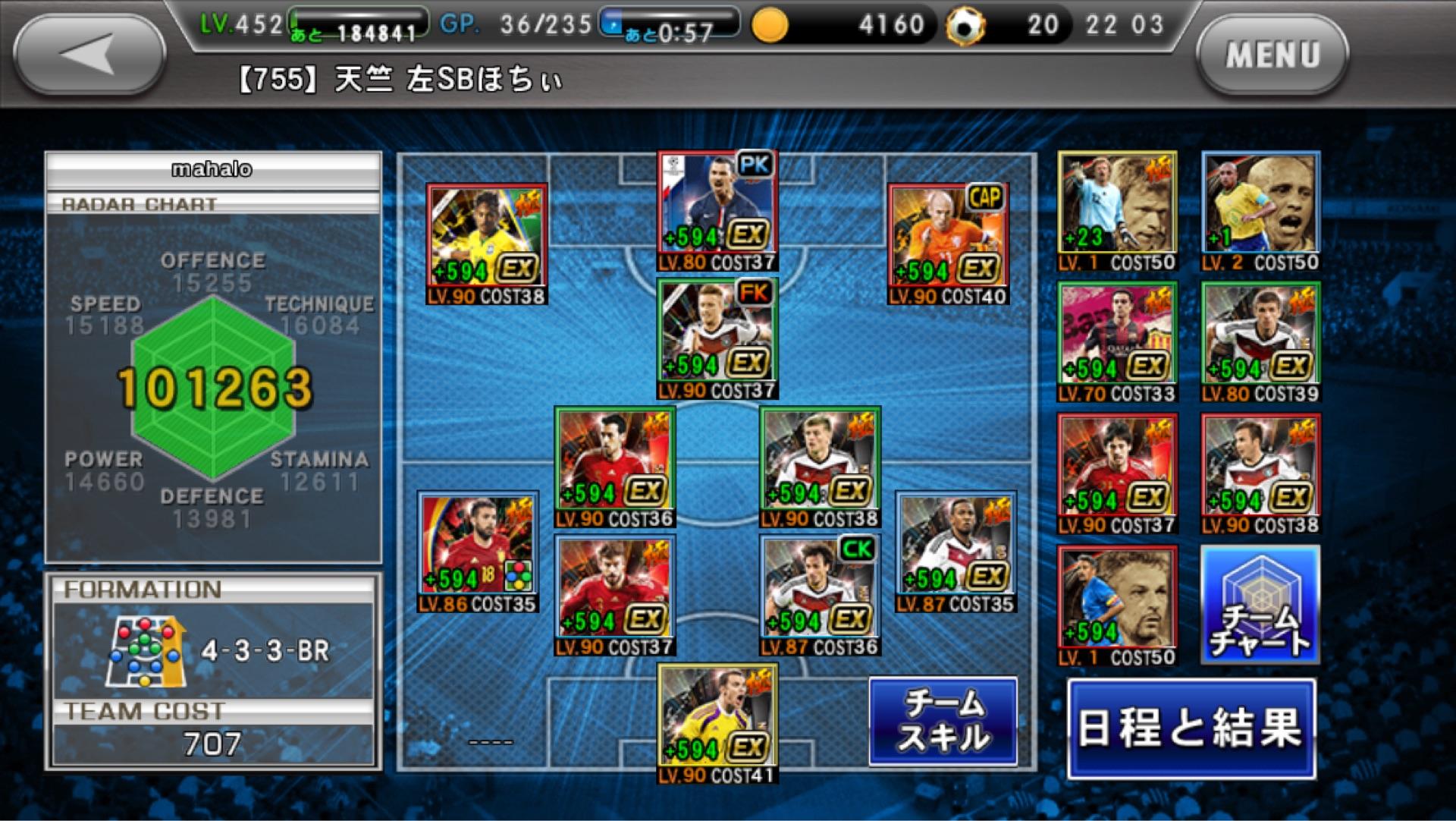Go back with the arrow button
The height and width of the screenshot is (821, 1456).
[89, 55]
